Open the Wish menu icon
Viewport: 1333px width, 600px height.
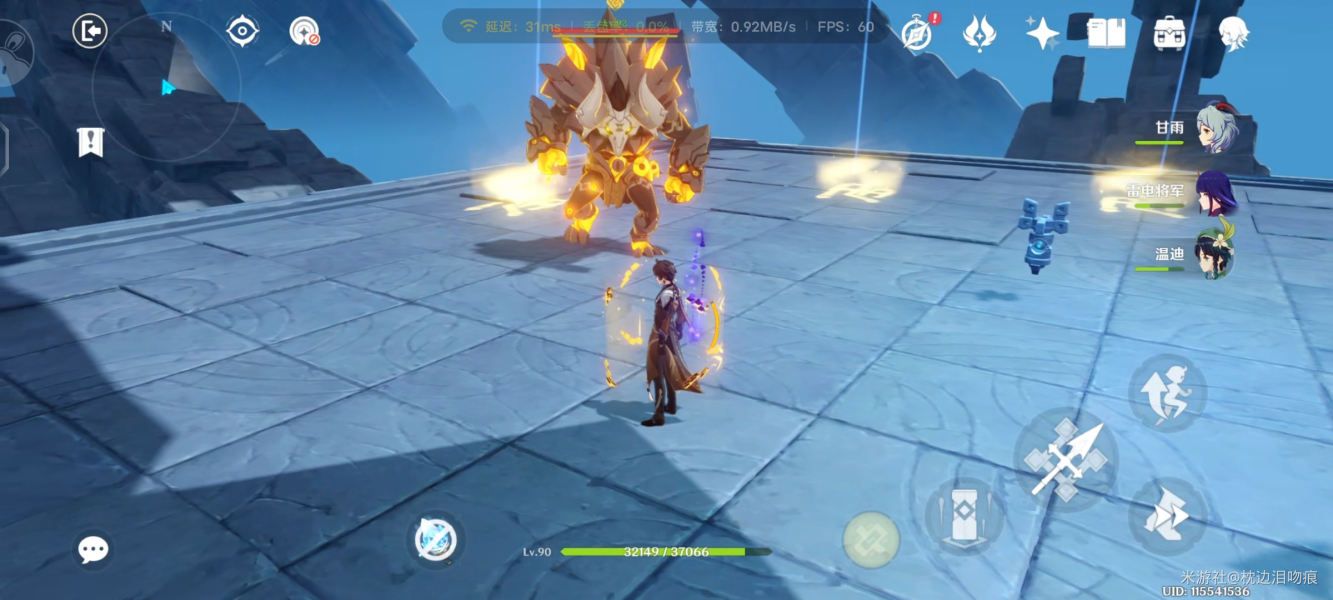tap(978, 33)
